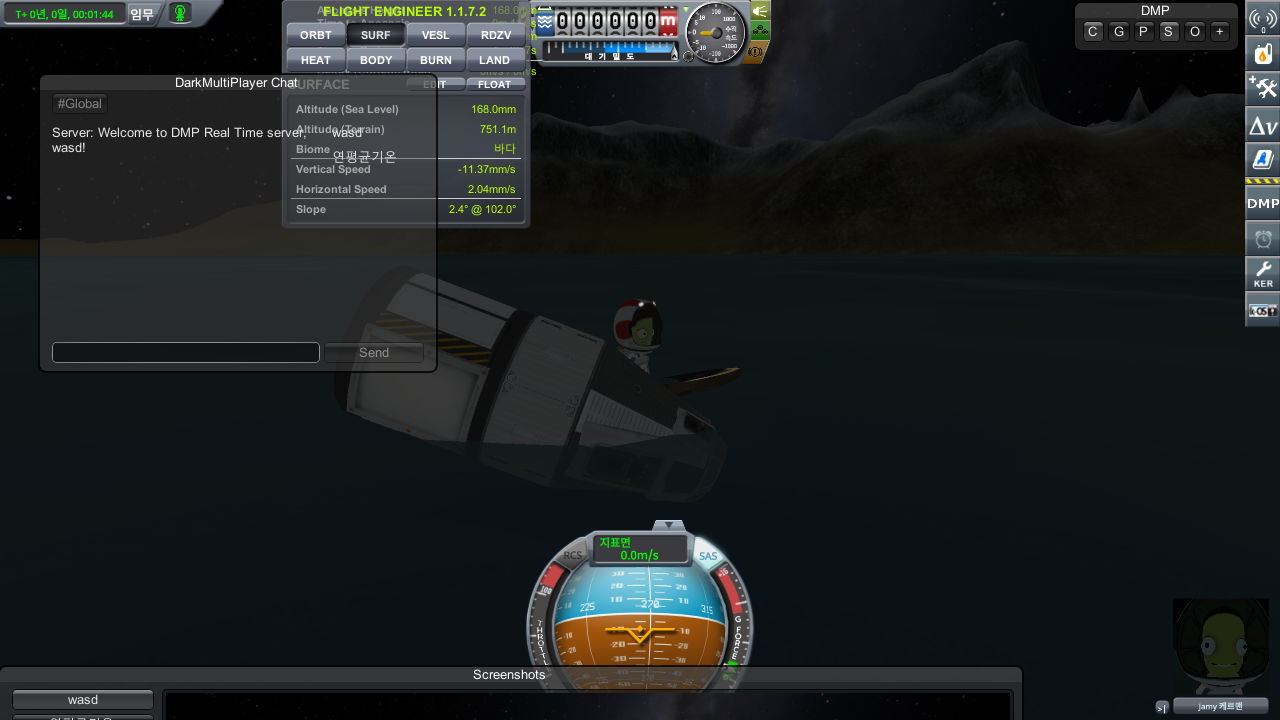
Task: Toggle the DMP chat window with C
Action: 1093,32
